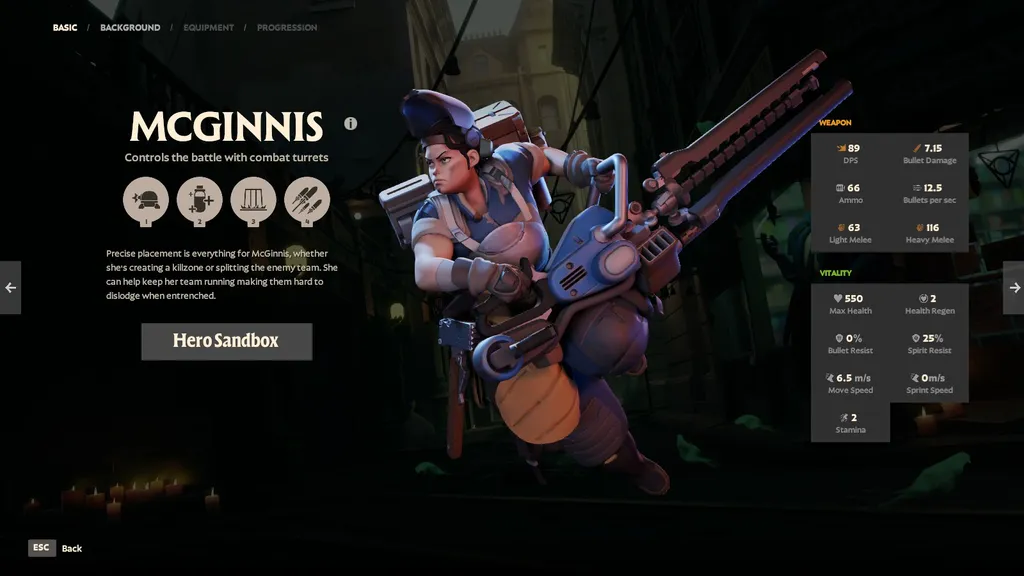Click the info icon beside McGinnis

click(x=351, y=124)
